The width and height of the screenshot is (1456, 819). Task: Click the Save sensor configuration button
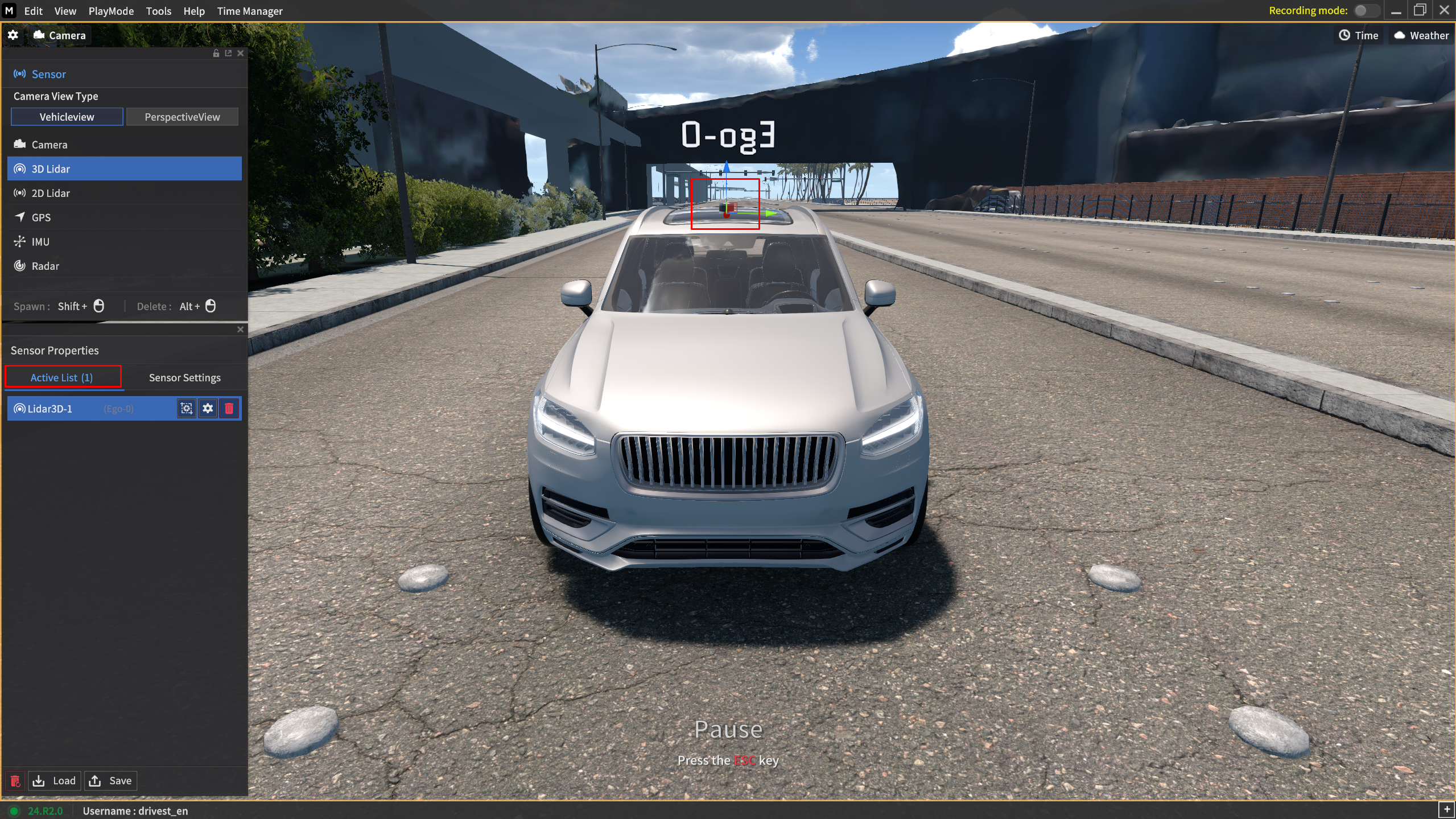tap(112, 781)
